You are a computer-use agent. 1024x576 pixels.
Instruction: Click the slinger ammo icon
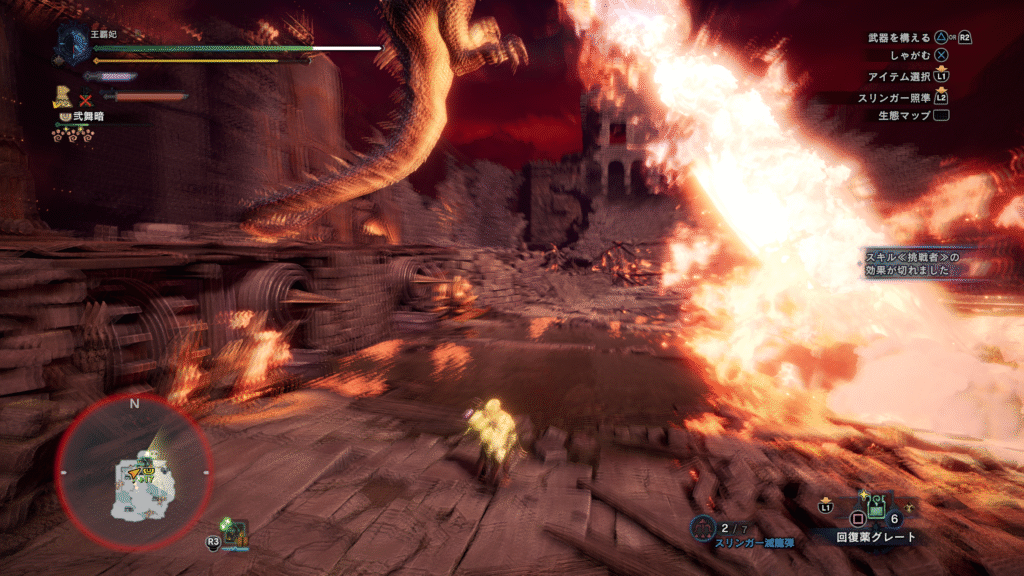coord(702,527)
